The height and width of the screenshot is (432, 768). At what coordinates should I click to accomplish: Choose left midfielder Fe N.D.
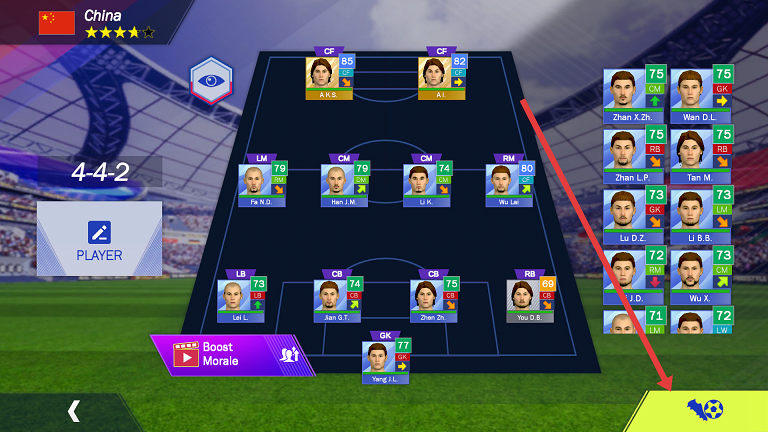[x=262, y=183]
